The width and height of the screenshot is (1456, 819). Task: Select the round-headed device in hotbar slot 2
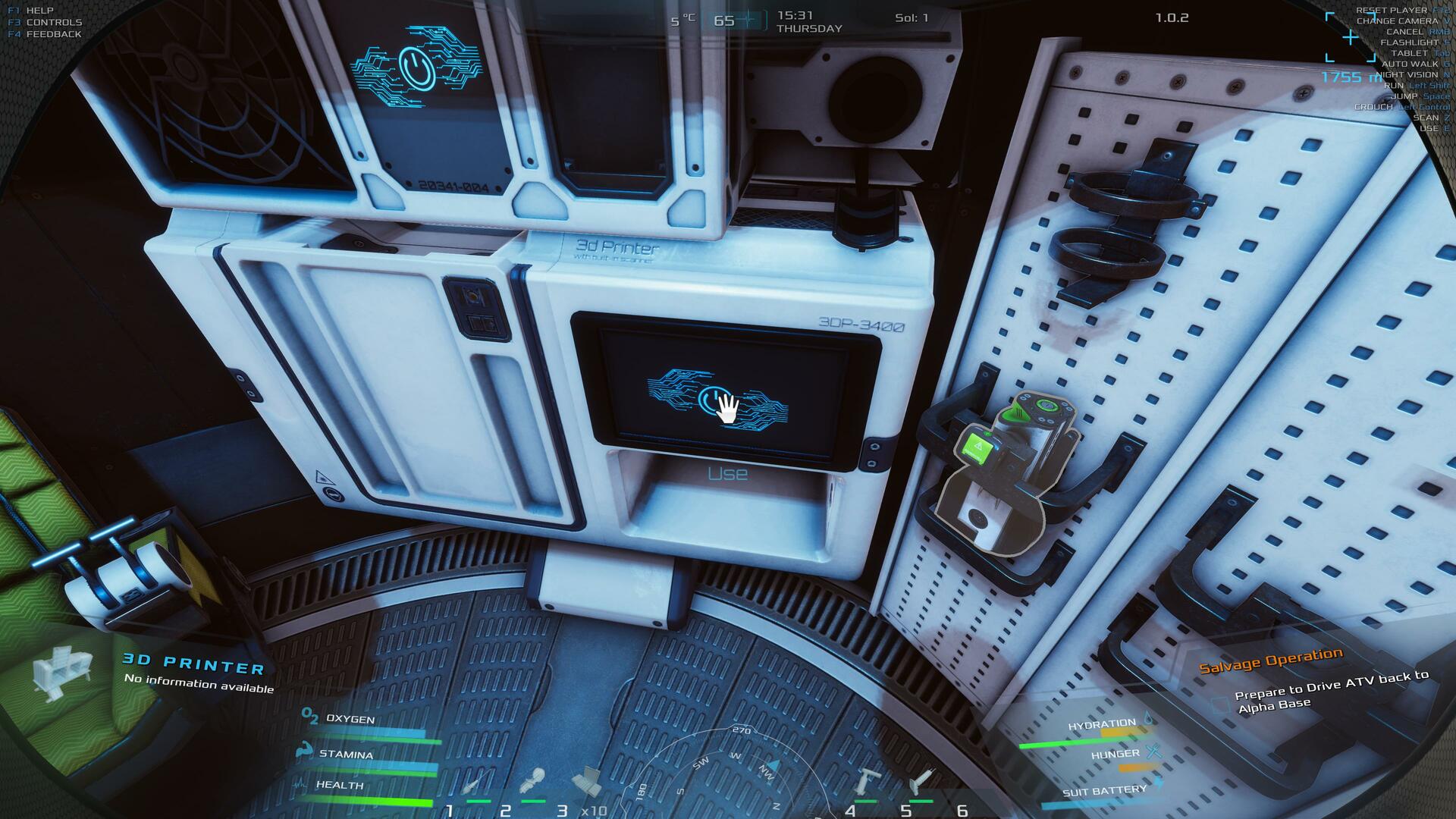tap(532, 781)
